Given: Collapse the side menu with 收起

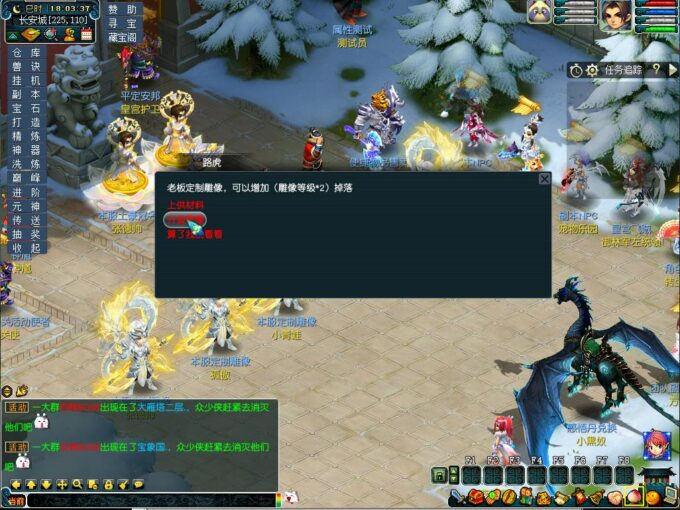Looking at the screenshot, I should 26,248.
